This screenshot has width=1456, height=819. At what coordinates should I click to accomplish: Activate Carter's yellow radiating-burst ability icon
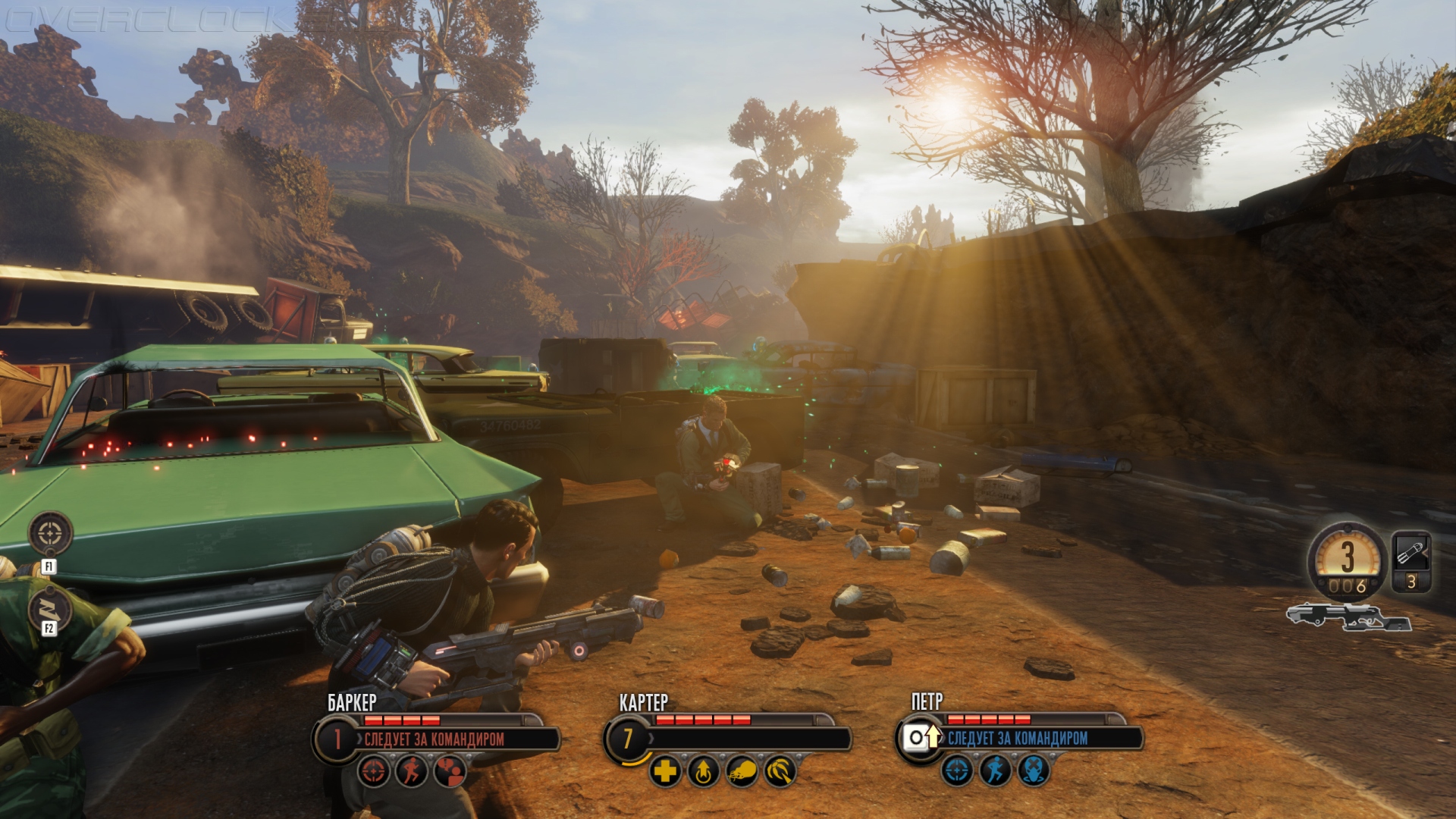(780, 772)
